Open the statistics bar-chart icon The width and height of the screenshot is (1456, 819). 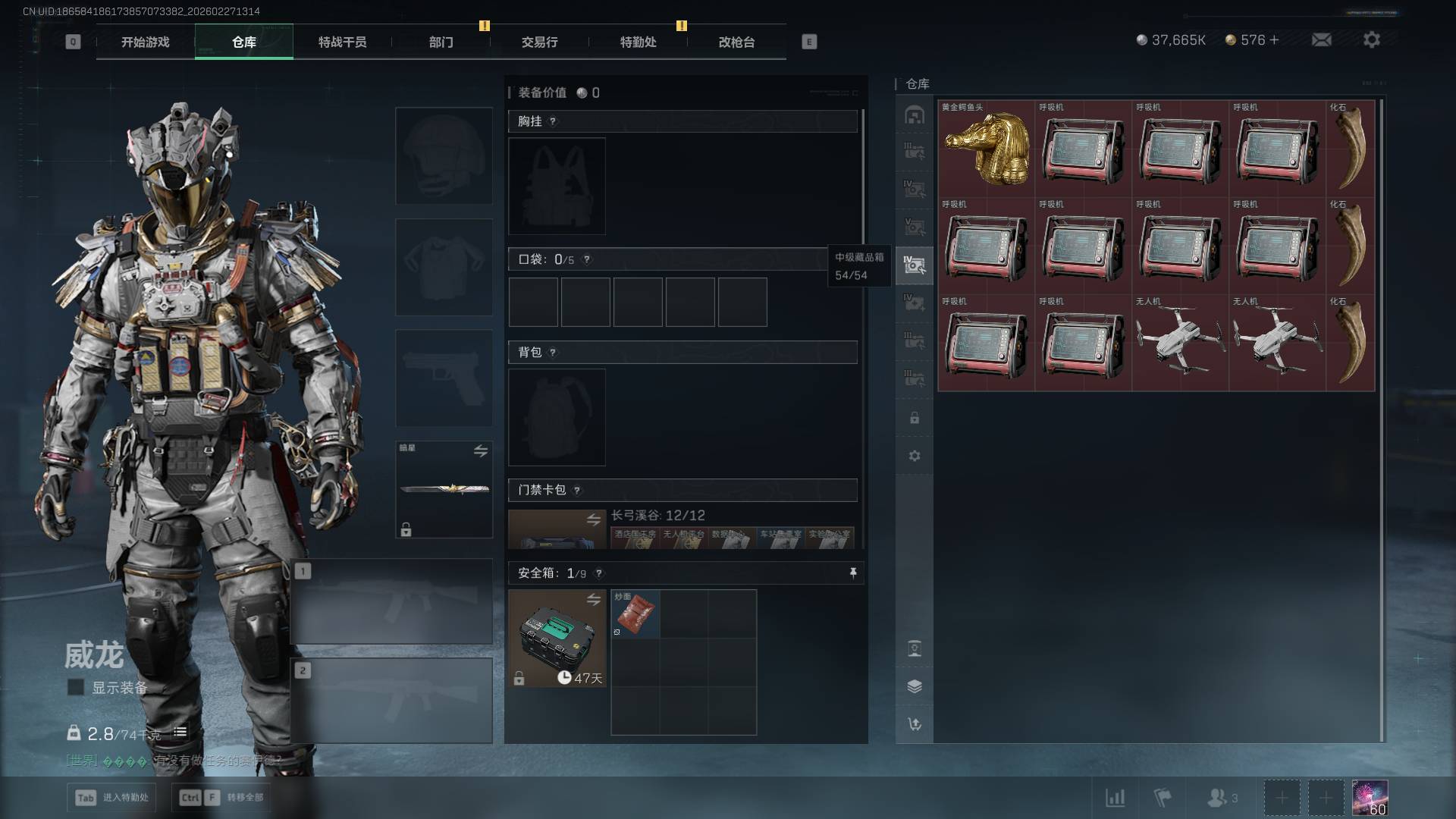[1115, 798]
